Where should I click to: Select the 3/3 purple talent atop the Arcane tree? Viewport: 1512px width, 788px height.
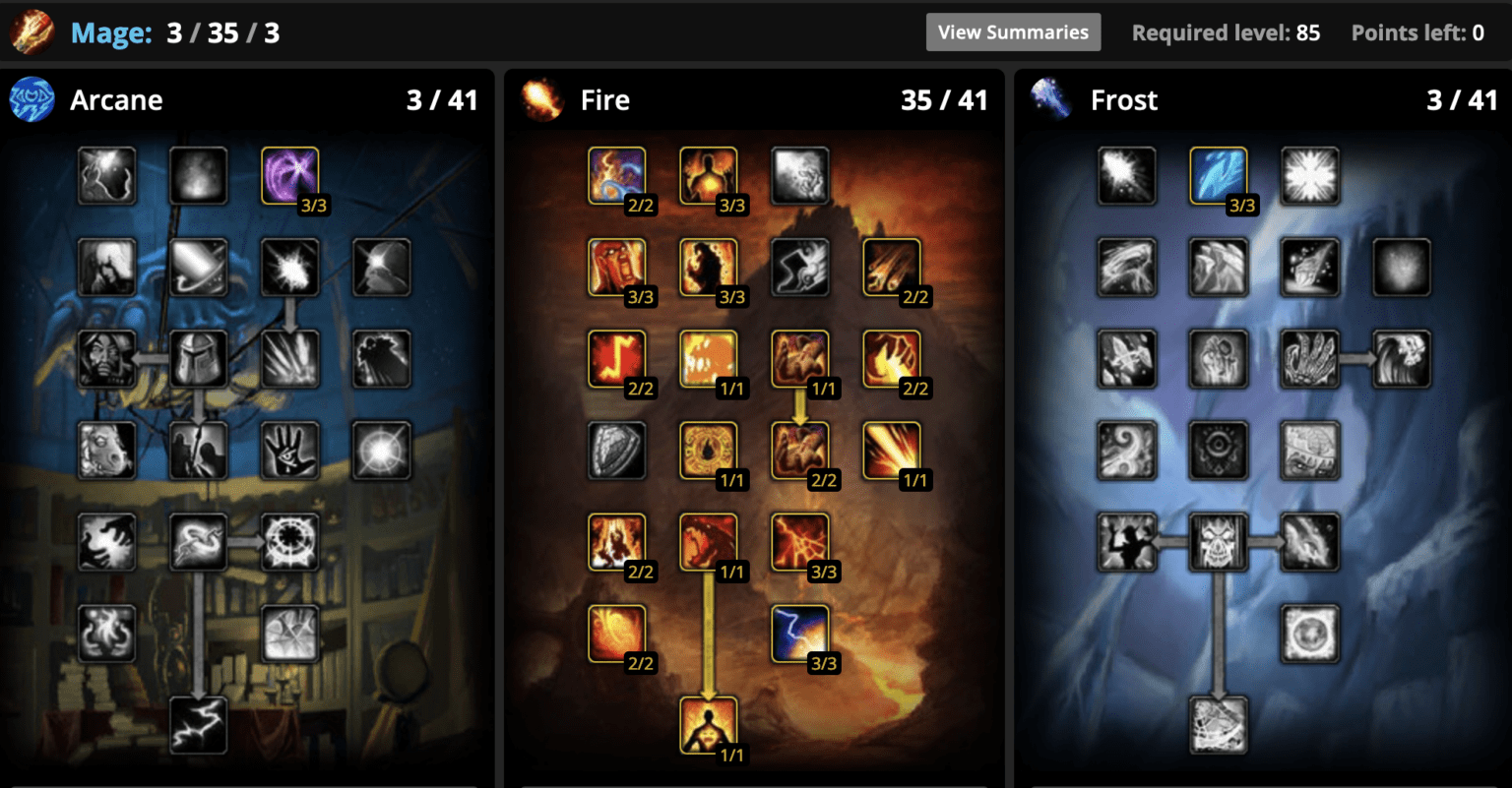tap(289, 176)
